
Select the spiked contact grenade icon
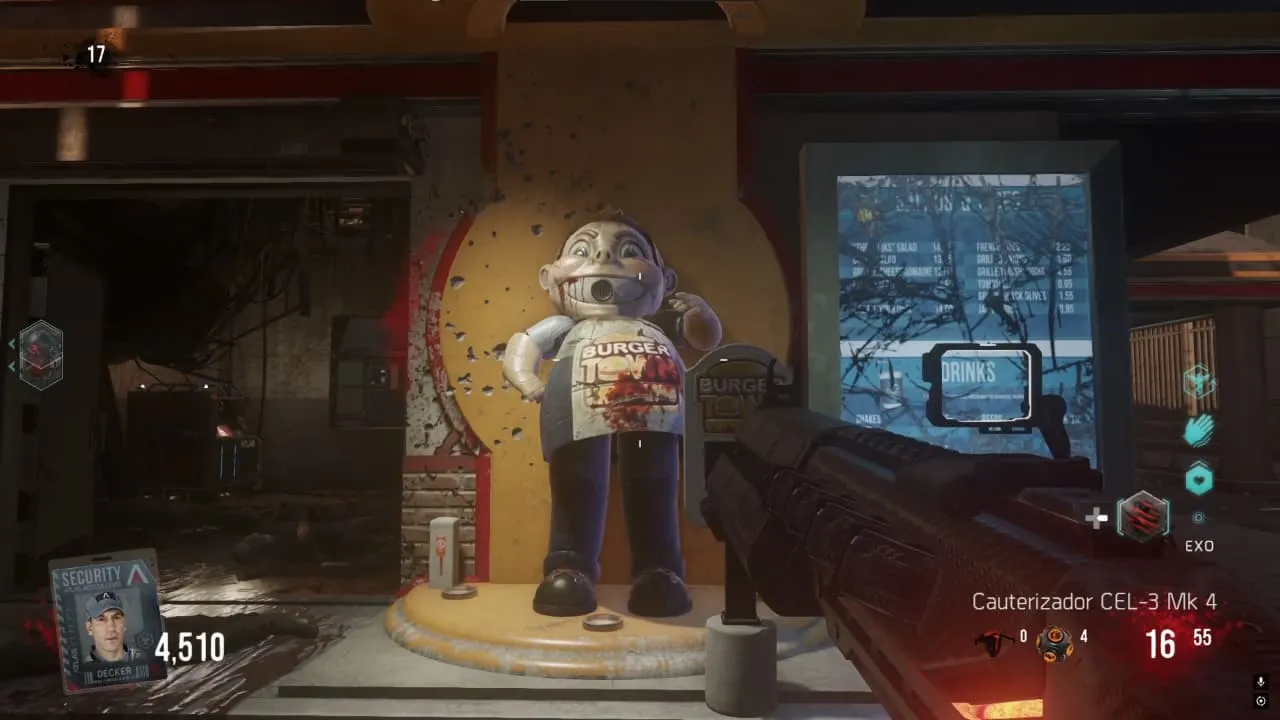point(1054,643)
